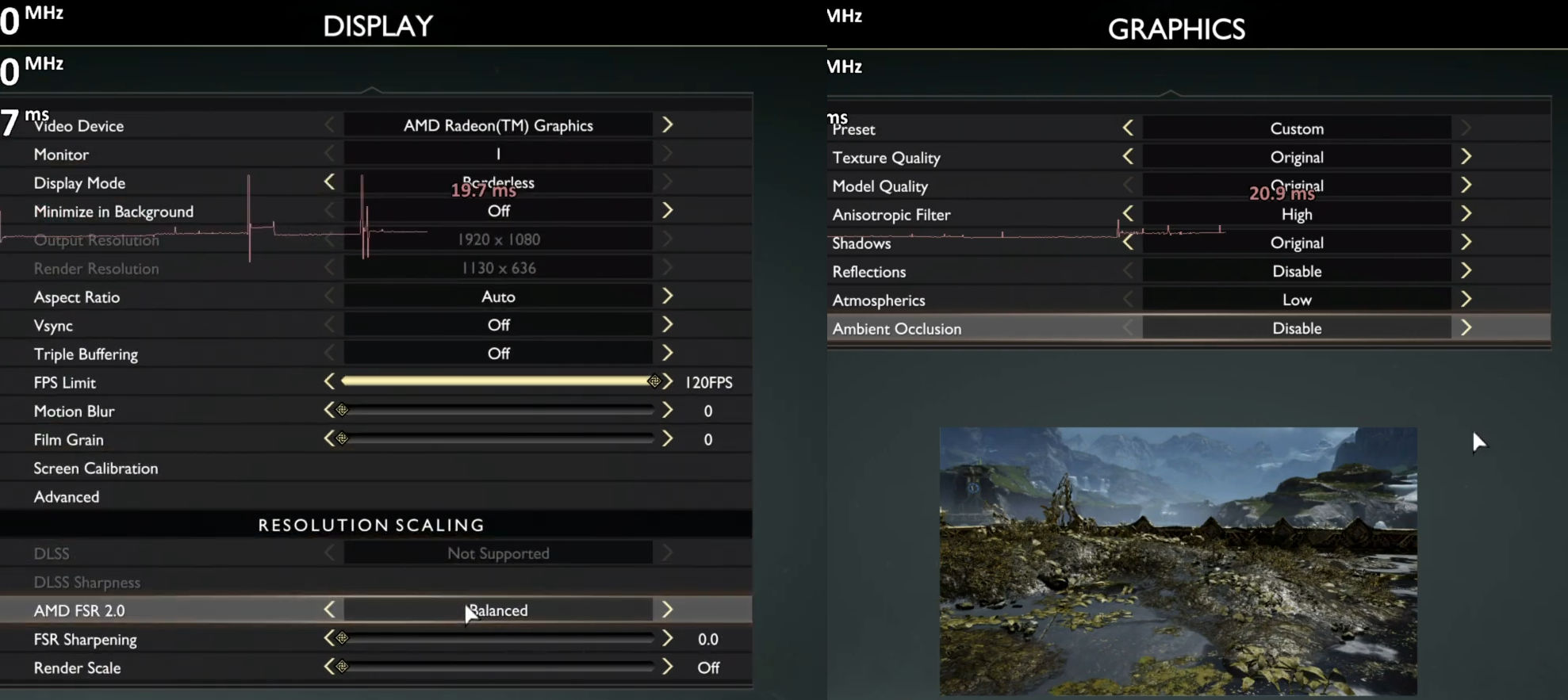Viewport: 1568px width, 700px height.
Task: Switch Vsync setting with right arrow
Action: pos(668,325)
